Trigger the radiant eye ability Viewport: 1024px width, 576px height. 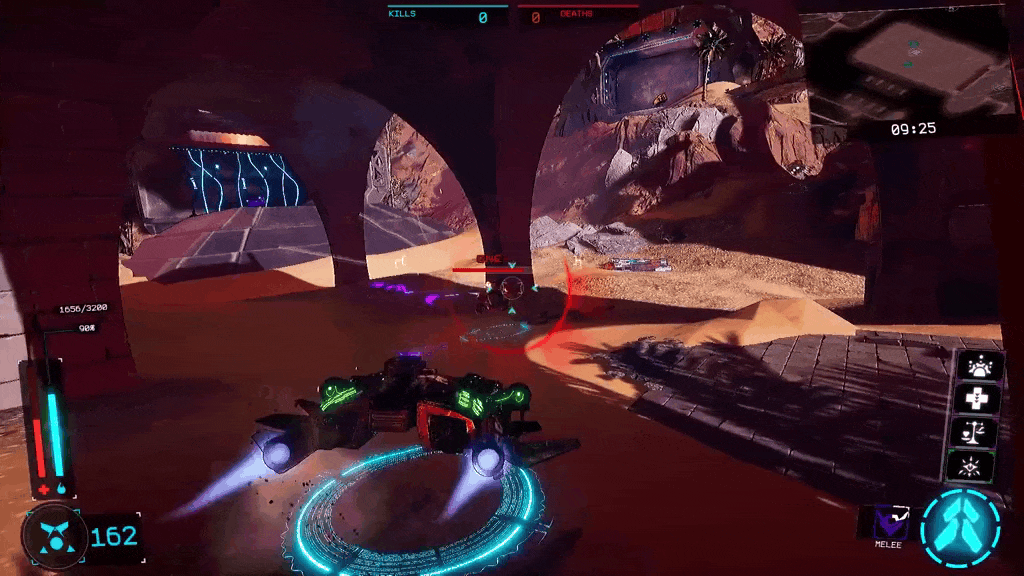(x=980, y=466)
